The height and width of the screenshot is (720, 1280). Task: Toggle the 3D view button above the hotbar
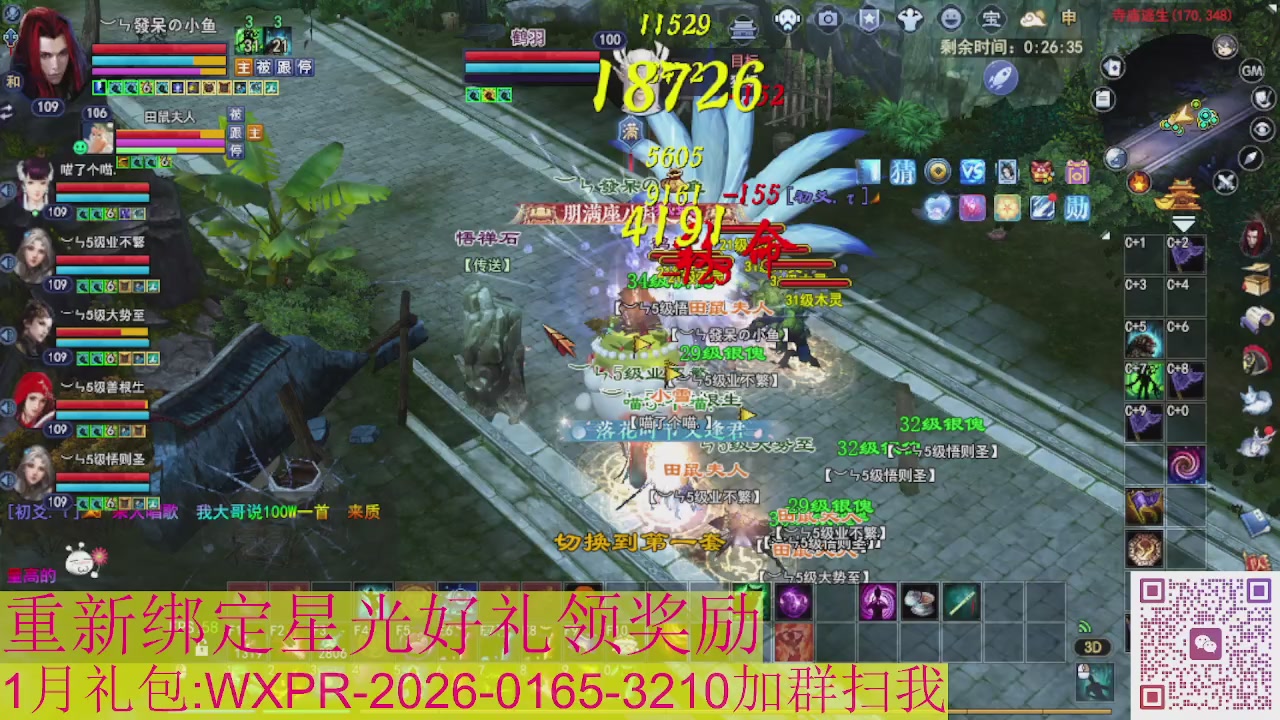(x=1093, y=647)
